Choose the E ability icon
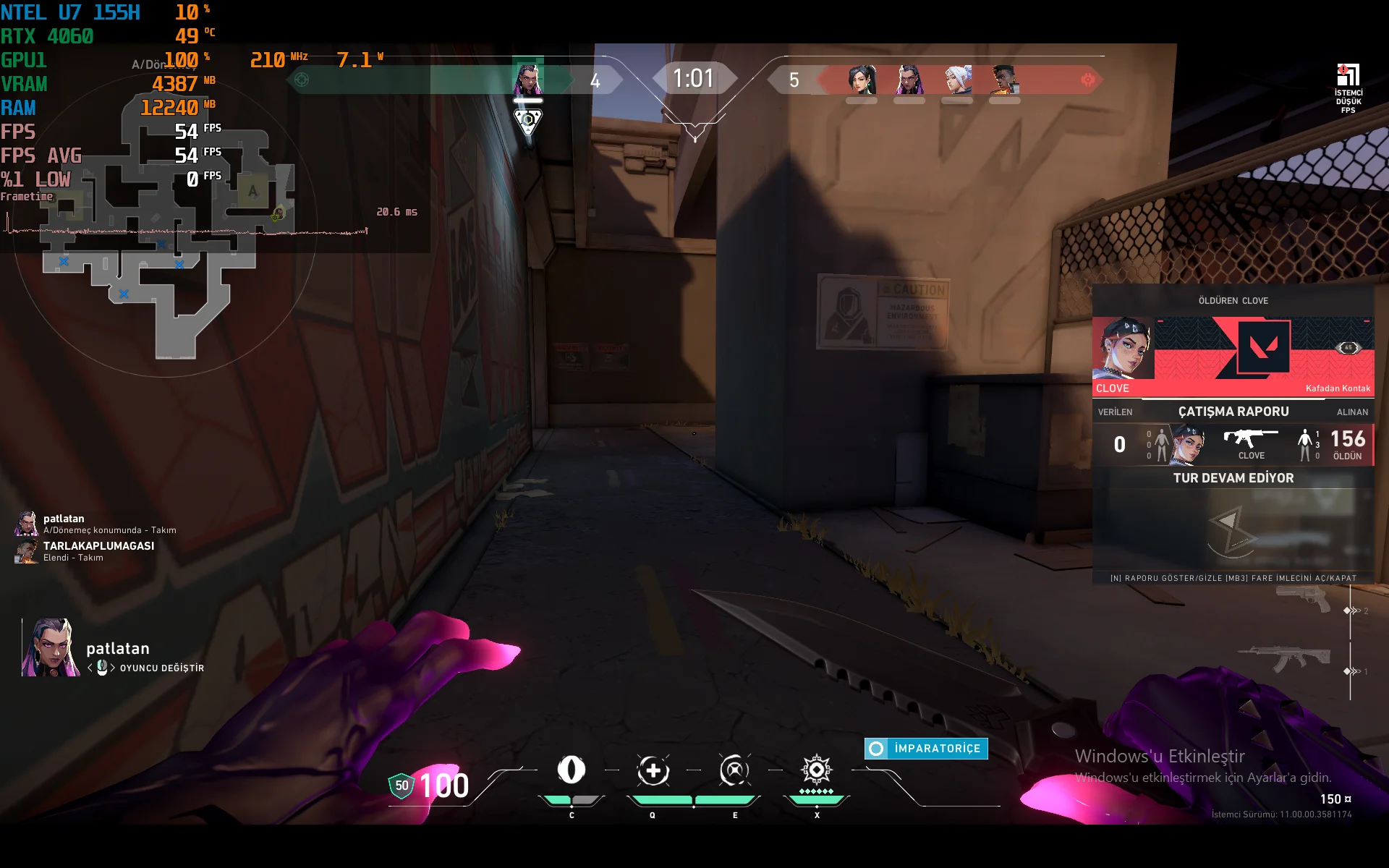Viewport: 1389px width, 868px height. click(734, 770)
